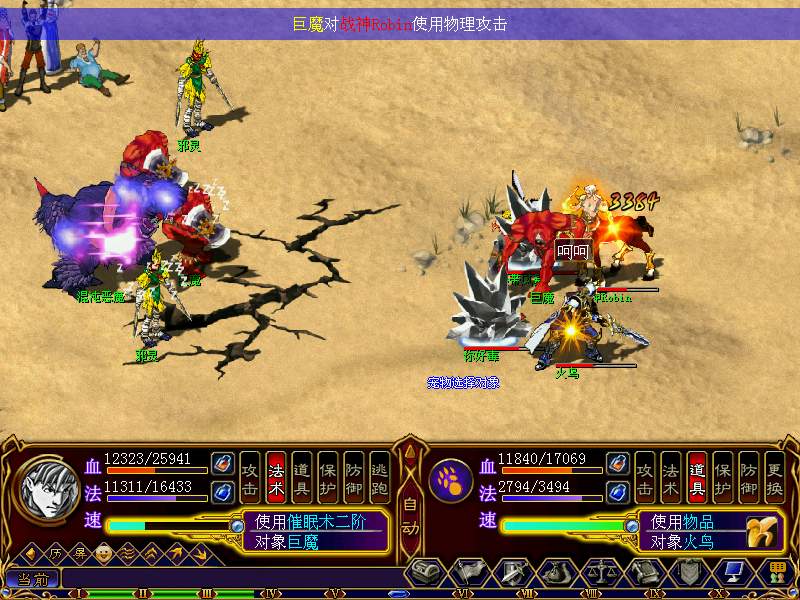Open the treasure chest menu icon
Screen dimensions: 800x600
click(424, 572)
